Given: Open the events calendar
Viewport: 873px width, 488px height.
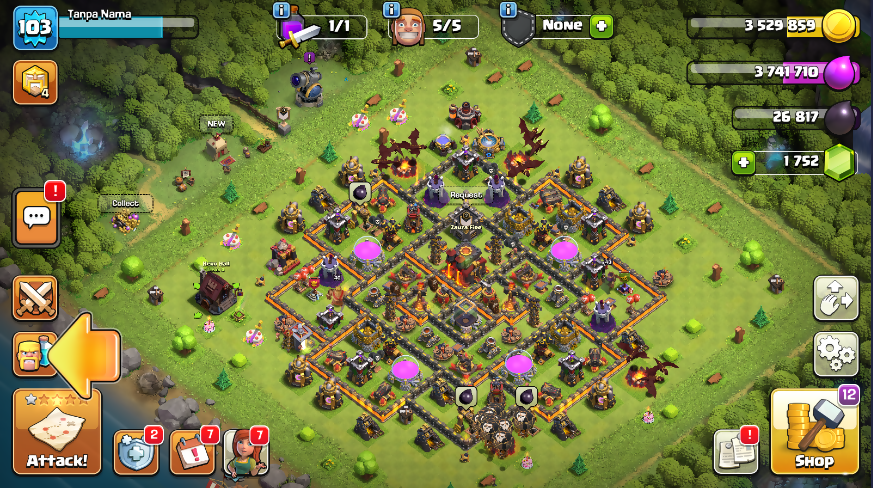Looking at the screenshot, I should [192, 452].
